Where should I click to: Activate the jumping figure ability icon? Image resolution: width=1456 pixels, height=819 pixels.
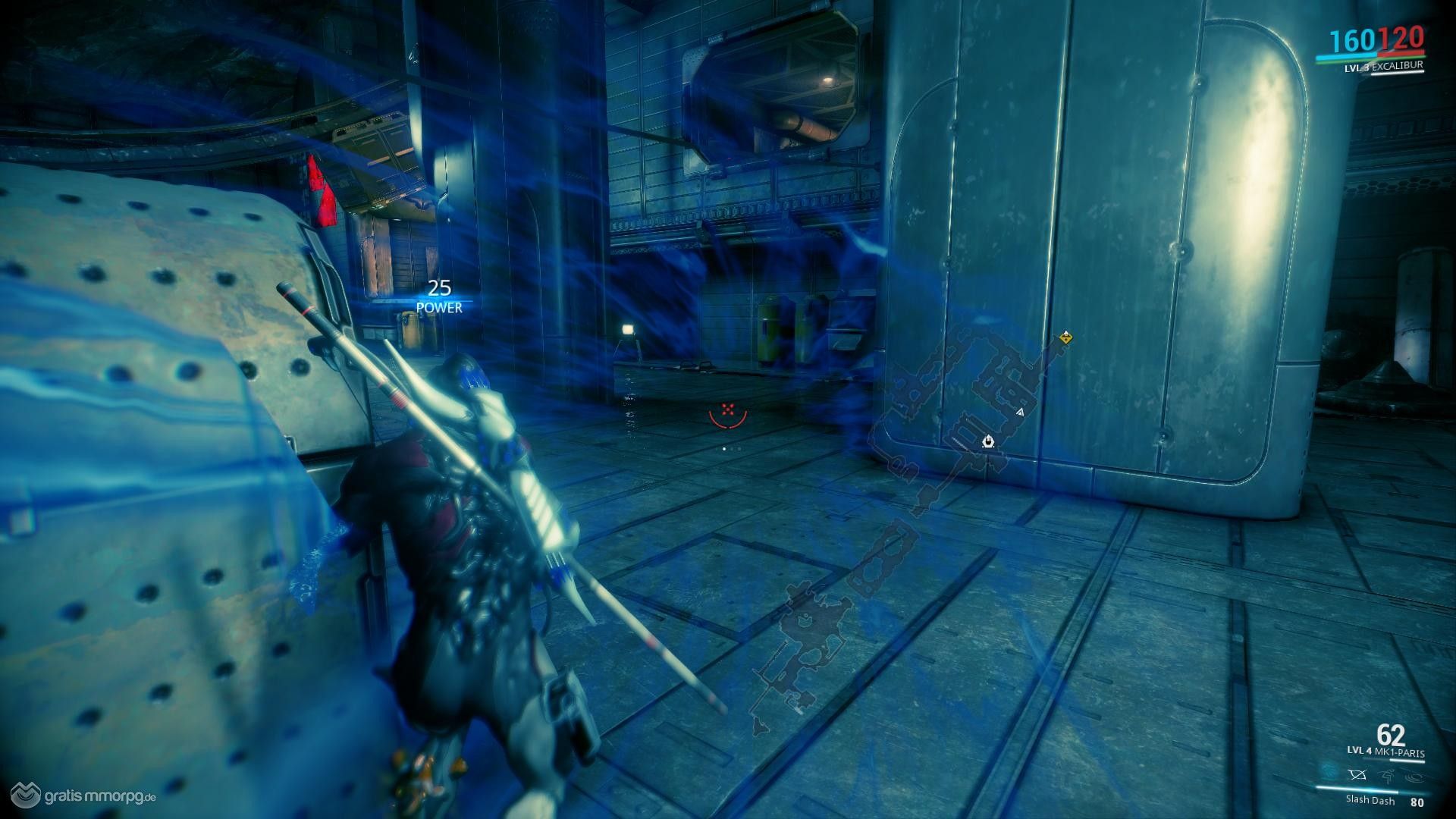[1385, 776]
